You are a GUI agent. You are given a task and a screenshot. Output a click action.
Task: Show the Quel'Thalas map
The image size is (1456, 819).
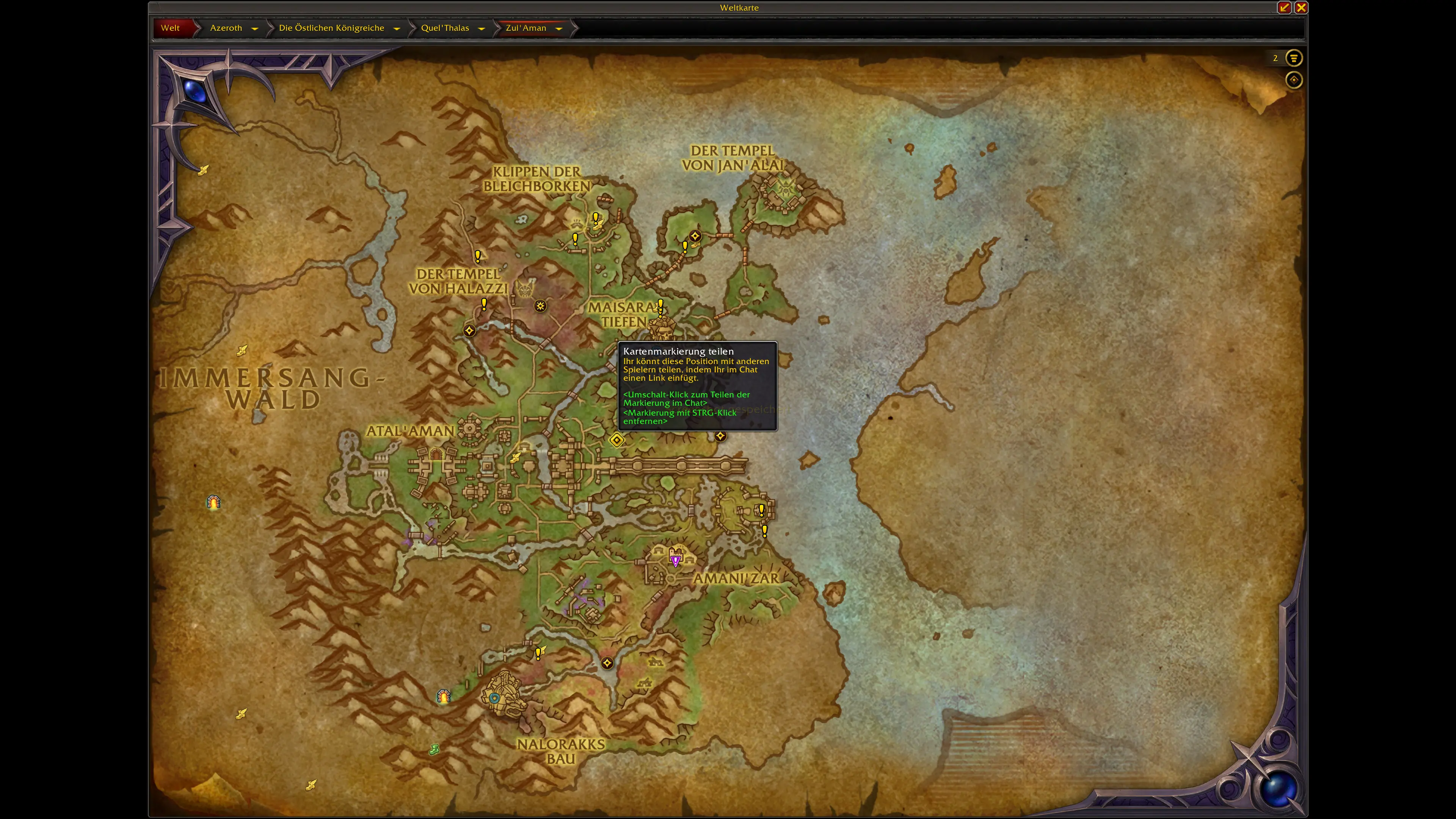pos(445,28)
